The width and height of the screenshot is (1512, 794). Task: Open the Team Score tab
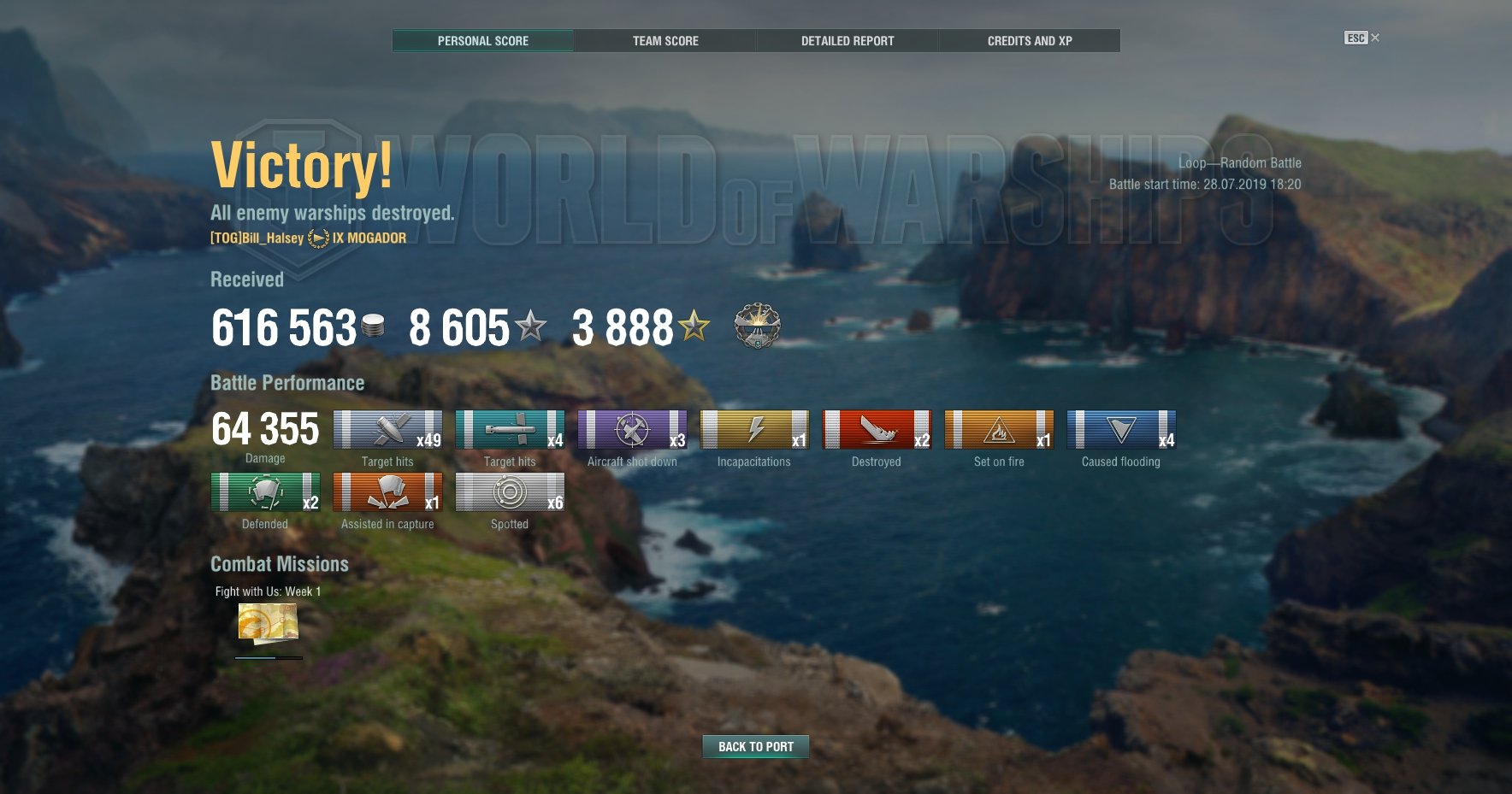click(x=665, y=41)
